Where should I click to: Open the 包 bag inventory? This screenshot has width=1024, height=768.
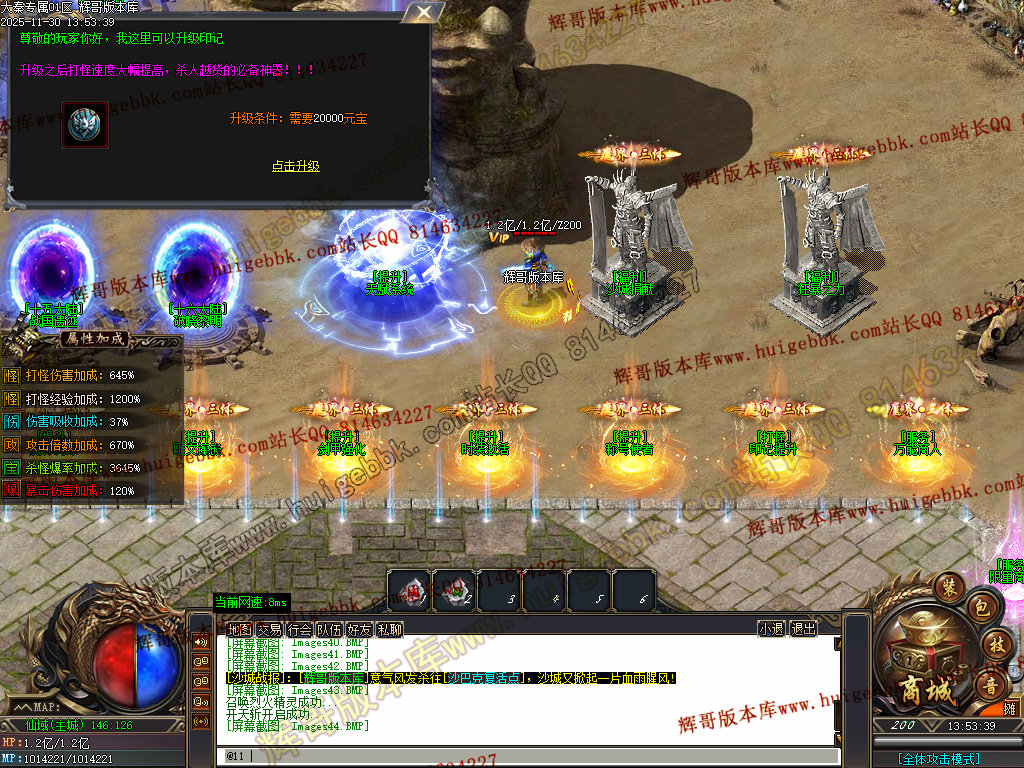(x=981, y=607)
